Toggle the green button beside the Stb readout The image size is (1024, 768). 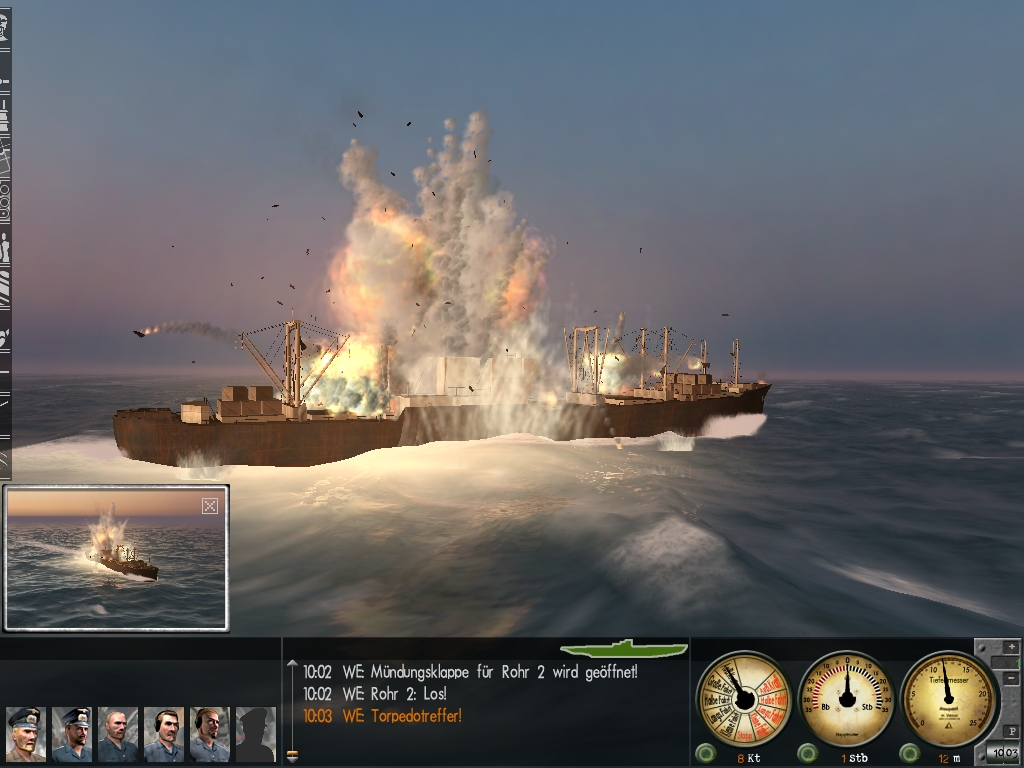[x=807, y=754]
